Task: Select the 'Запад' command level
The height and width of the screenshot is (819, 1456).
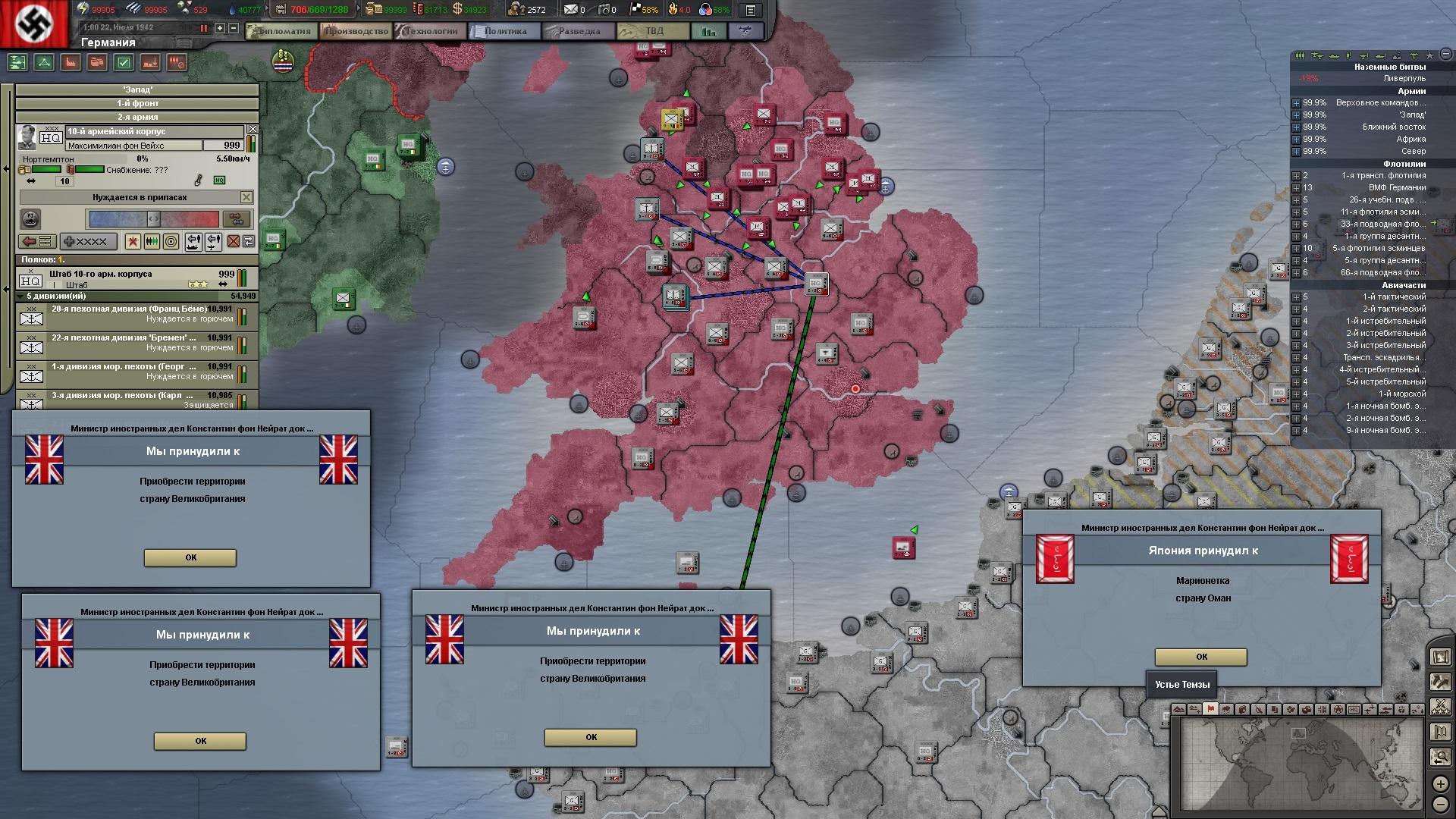Action: click(137, 89)
